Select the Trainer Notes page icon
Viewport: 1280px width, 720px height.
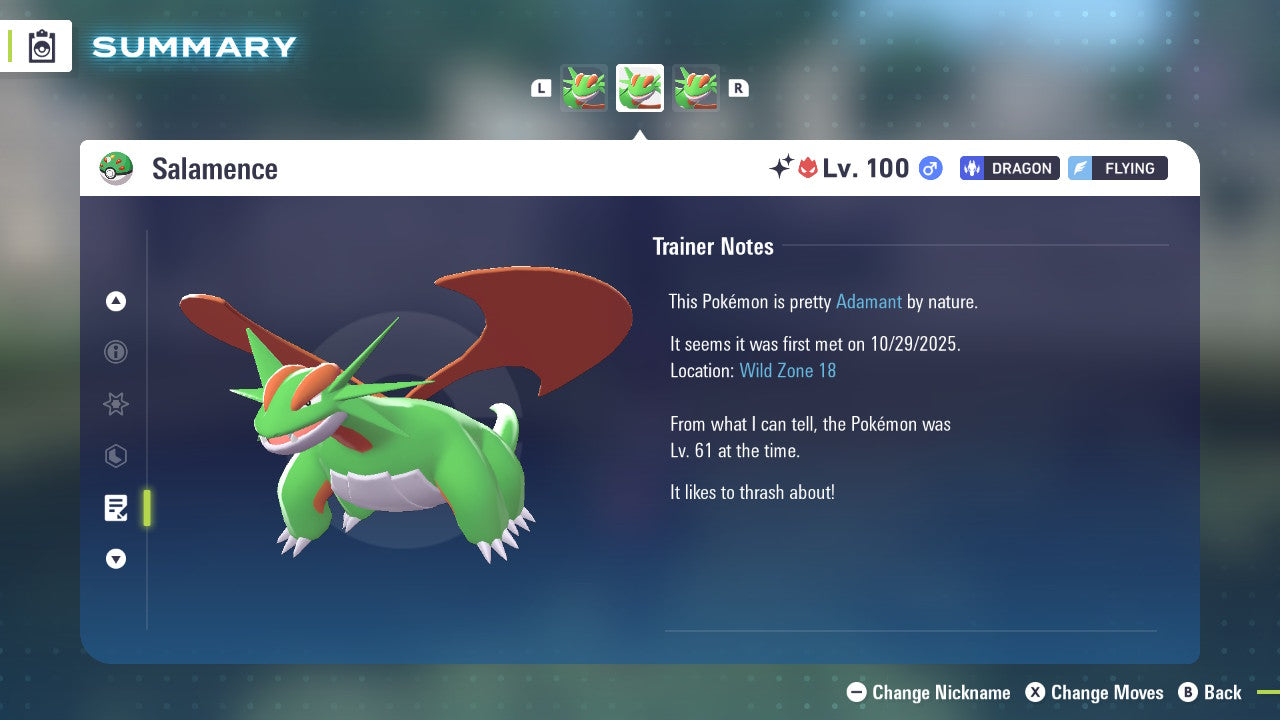tap(116, 508)
